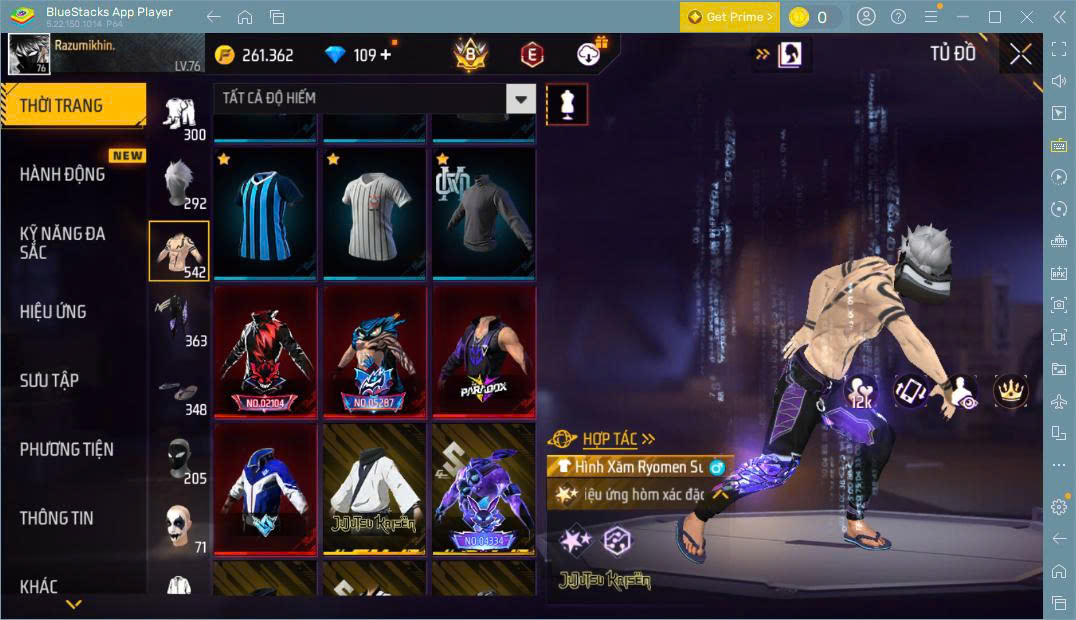The image size is (1076, 620).
Task: Select the white Jujutsu Kaisen robe
Action: pyautogui.click(x=374, y=488)
